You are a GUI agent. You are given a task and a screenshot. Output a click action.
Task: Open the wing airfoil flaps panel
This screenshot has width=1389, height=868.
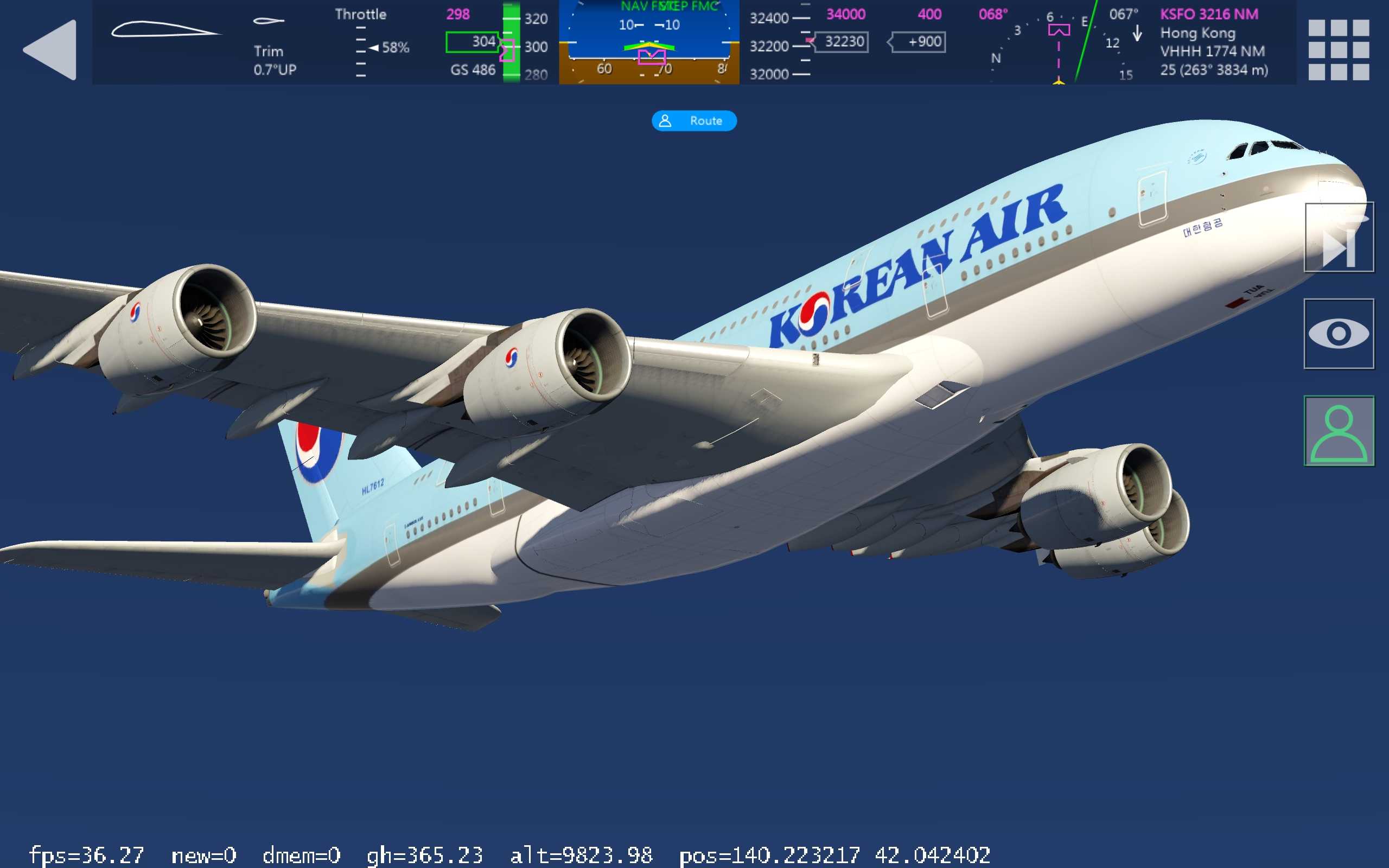tap(165, 29)
